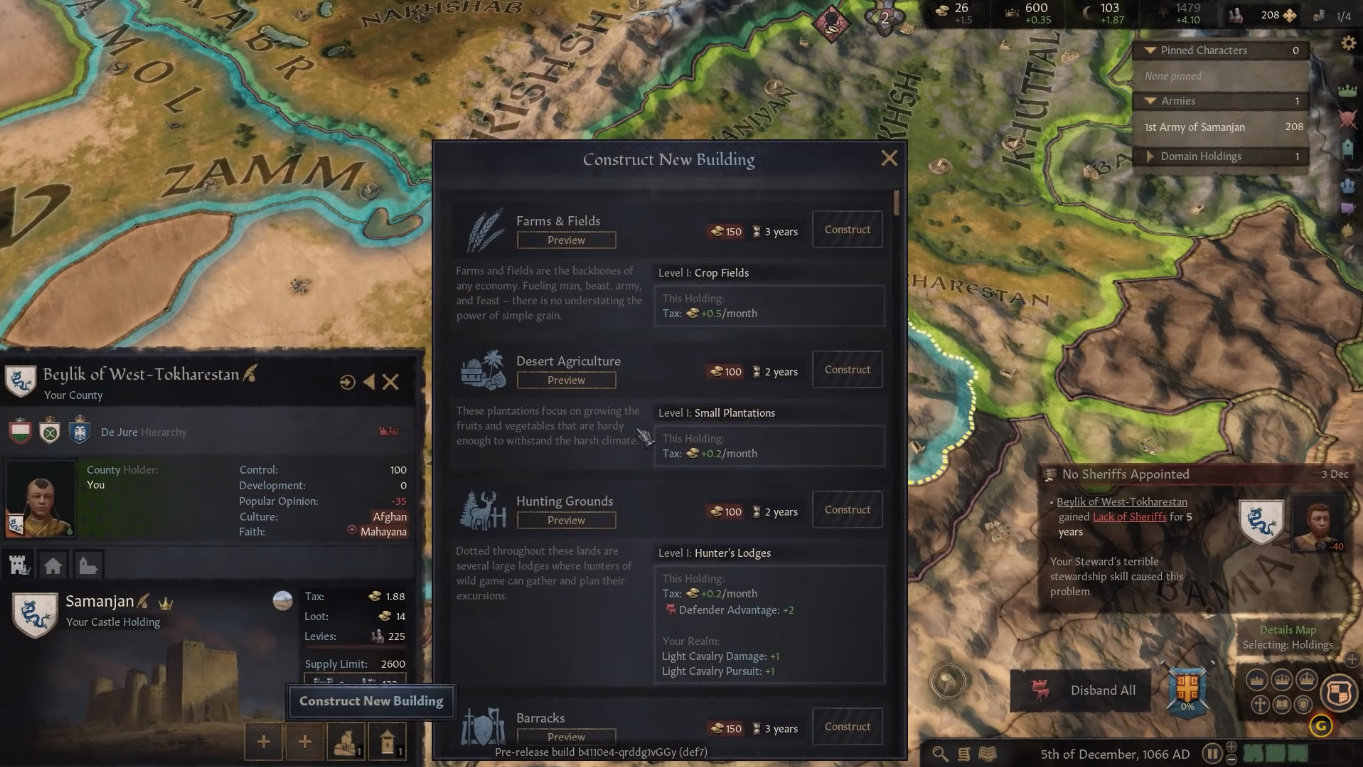This screenshot has height=767, width=1363.
Task: Select the Faith map mode cross icon
Action: pyautogui.click(x=1258, y=703)
